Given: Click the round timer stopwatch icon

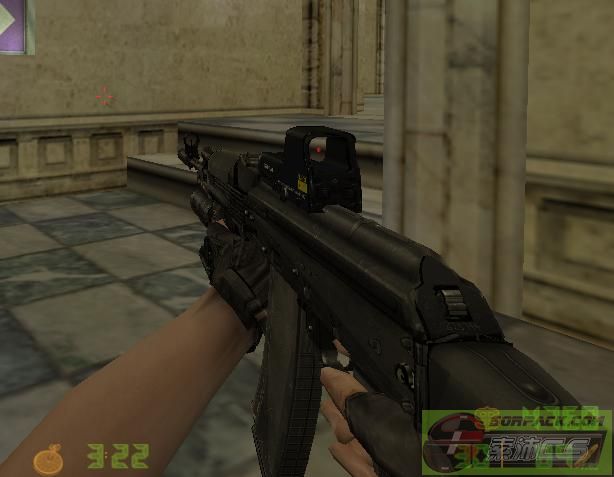Looking at the screenshot, I should click(x=47, y=459).
